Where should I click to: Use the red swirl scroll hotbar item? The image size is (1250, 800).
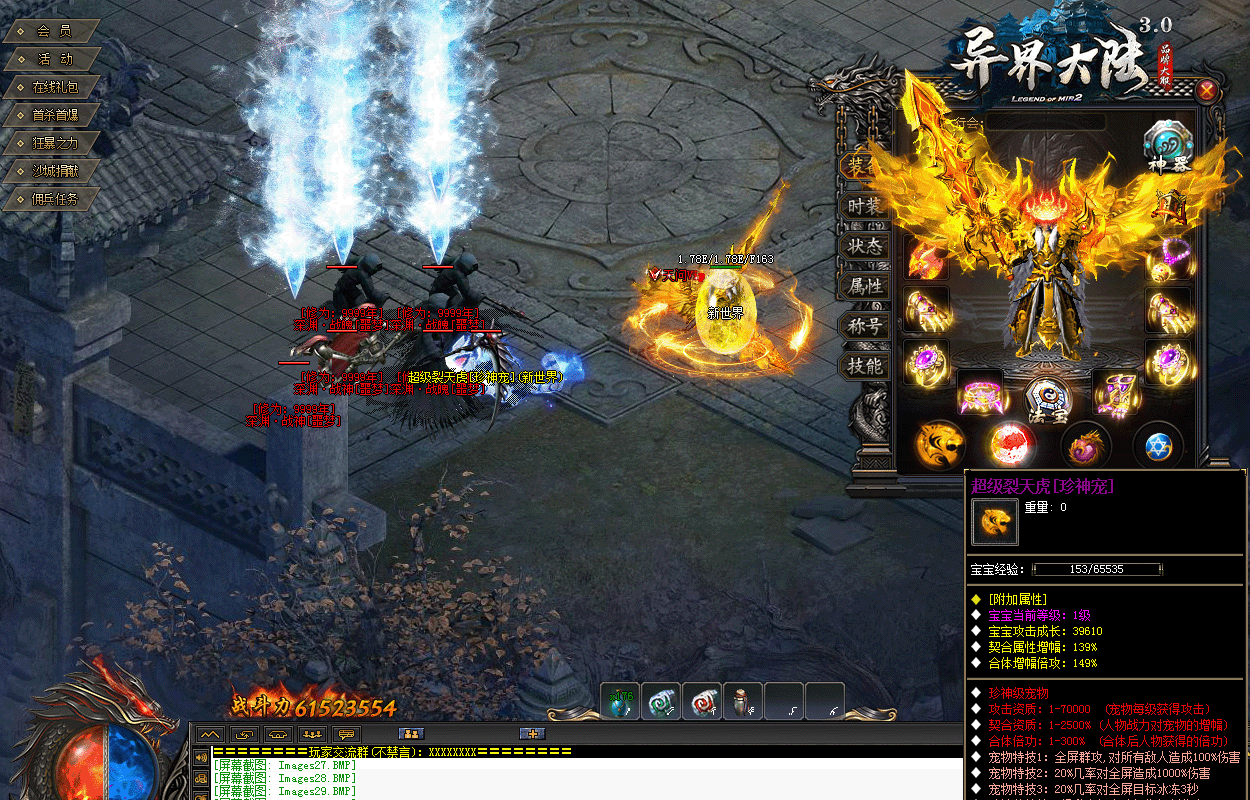[702, 702]
